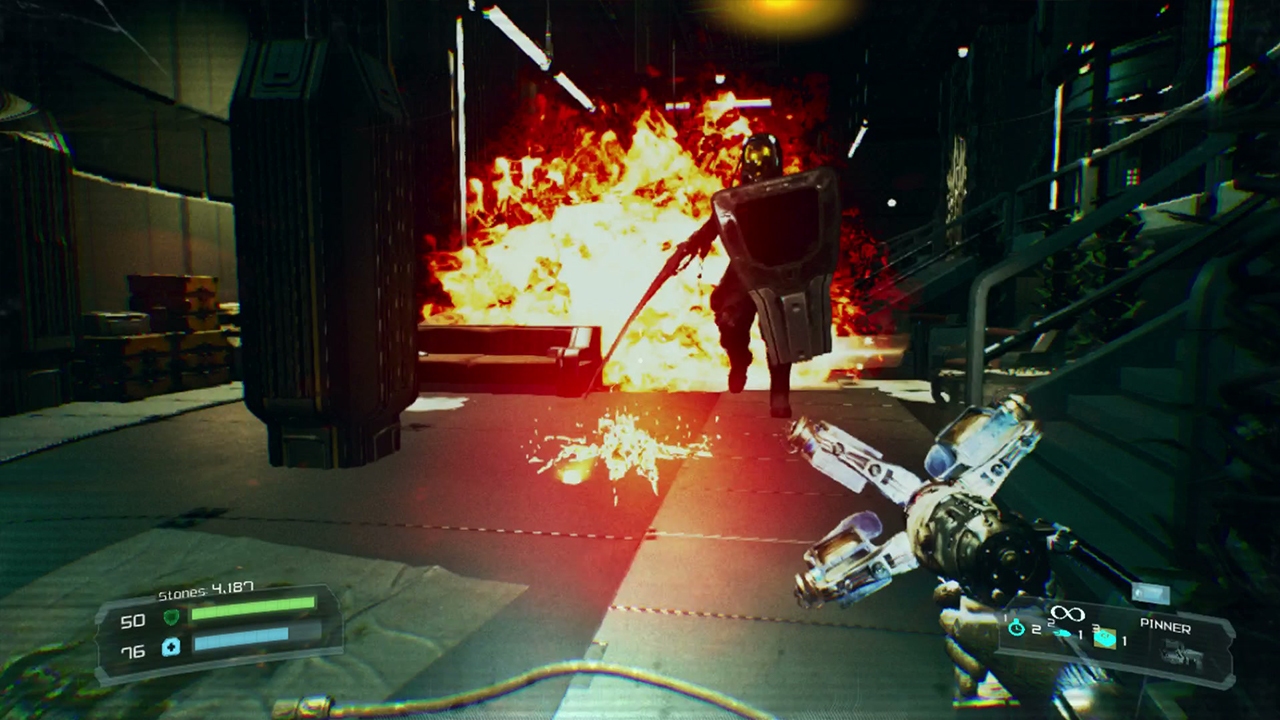This screenshot has width=1280, height=720.
Task: Click the green armor bar
Action: 255,607
